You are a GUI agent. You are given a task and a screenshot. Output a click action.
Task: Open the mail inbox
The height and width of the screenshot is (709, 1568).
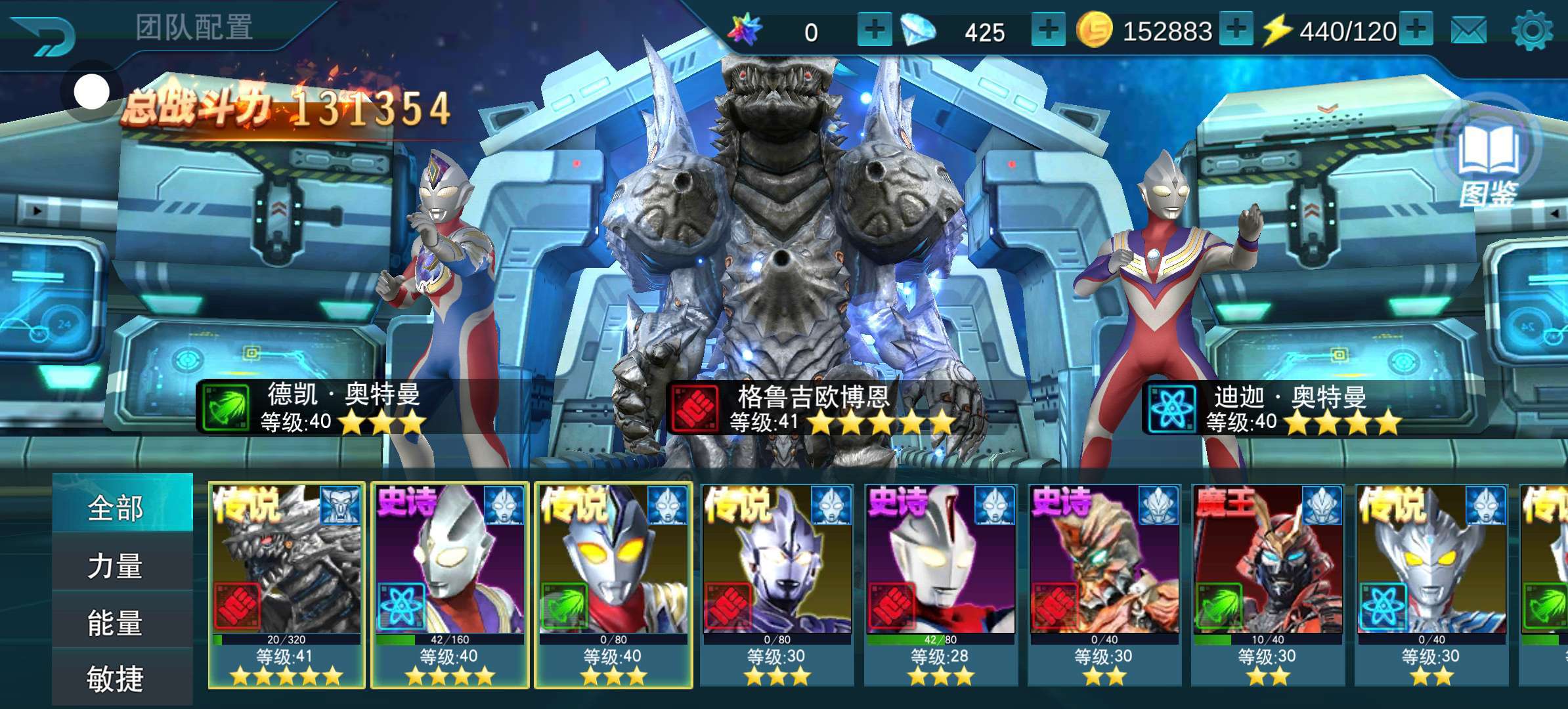[x=1468, y=30]
